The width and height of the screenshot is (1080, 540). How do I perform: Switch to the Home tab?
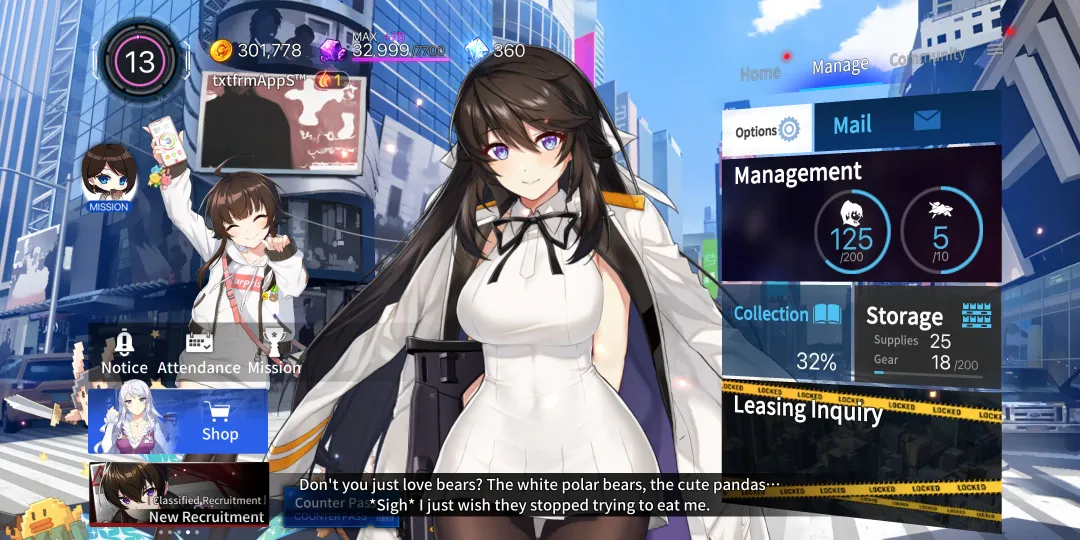[x=760, y=72]
